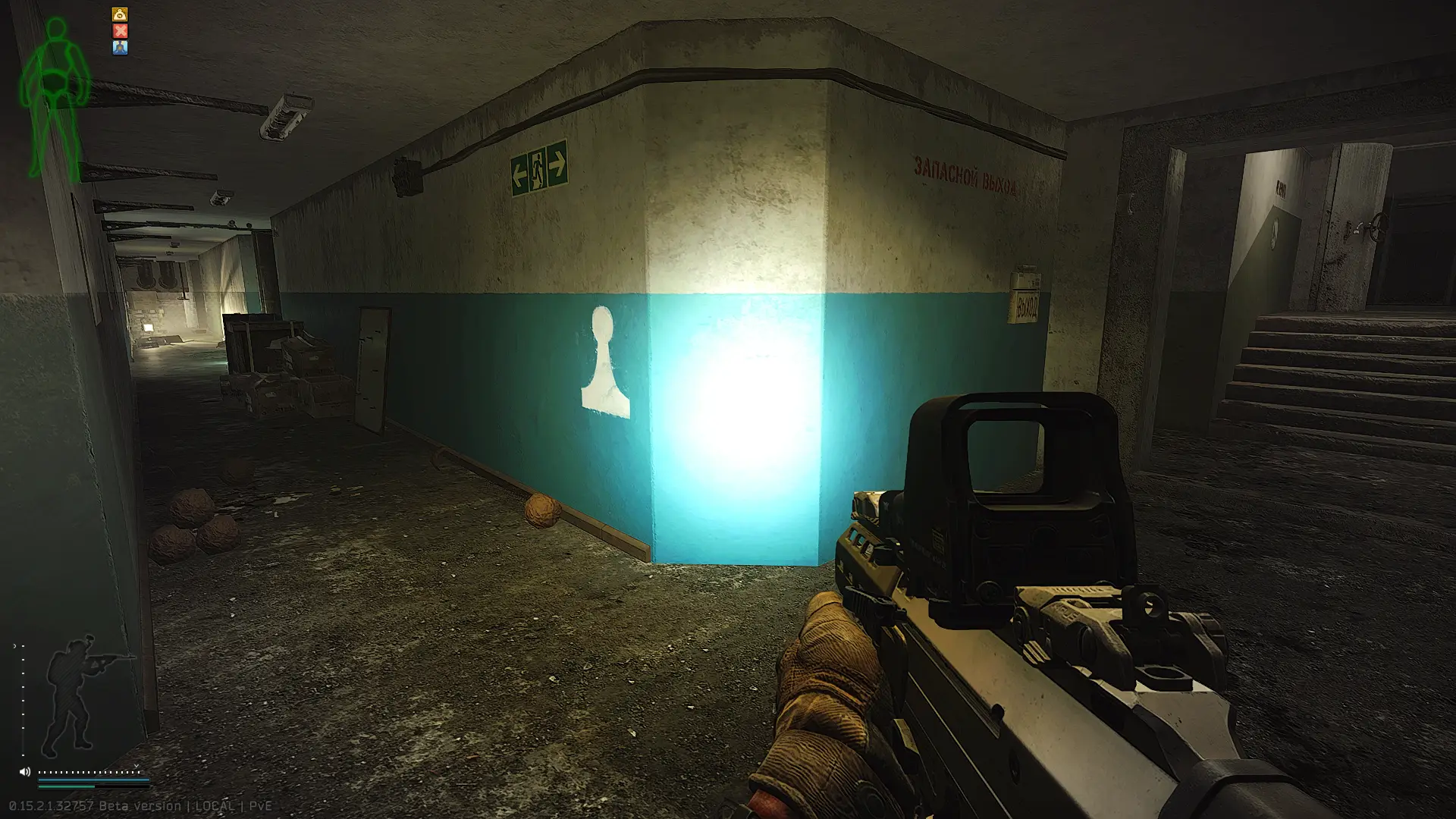Click the blue stamina bar
Image resolution: width=1456 pixels, height=819 pixels.
pos(94,780)
